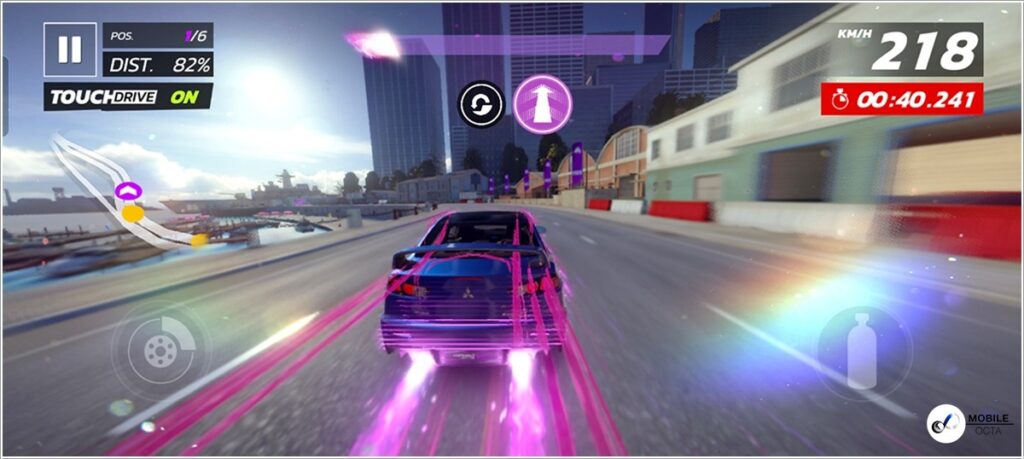
Task: Pause the race
Action: click(69, 50)
